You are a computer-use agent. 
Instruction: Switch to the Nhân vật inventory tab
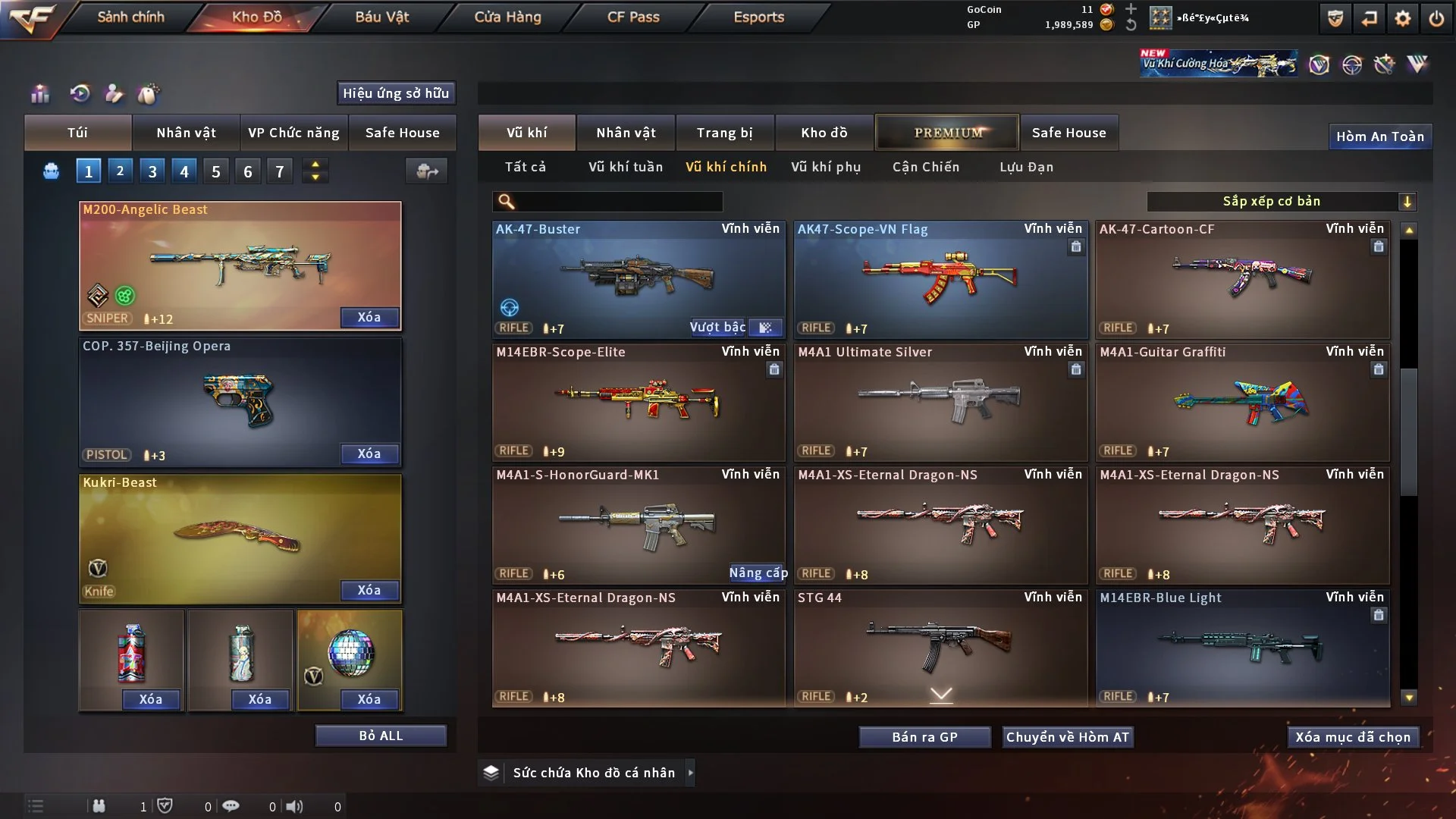click(x=626, y=133)
